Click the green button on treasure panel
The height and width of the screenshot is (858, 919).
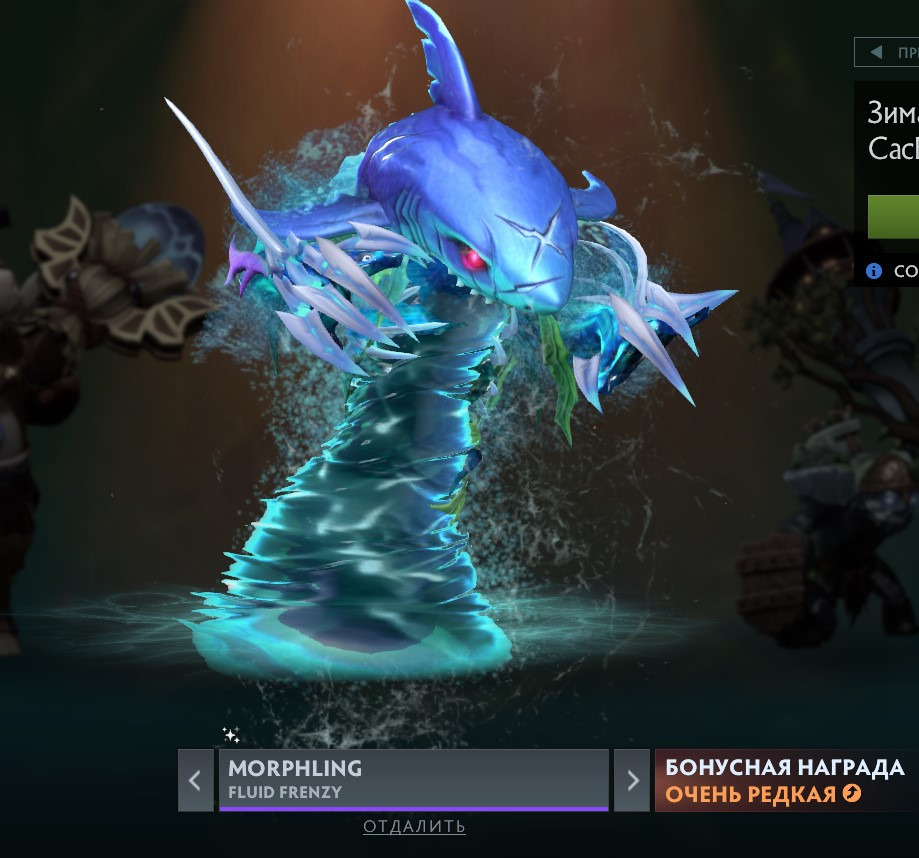[x=893, y=217]
